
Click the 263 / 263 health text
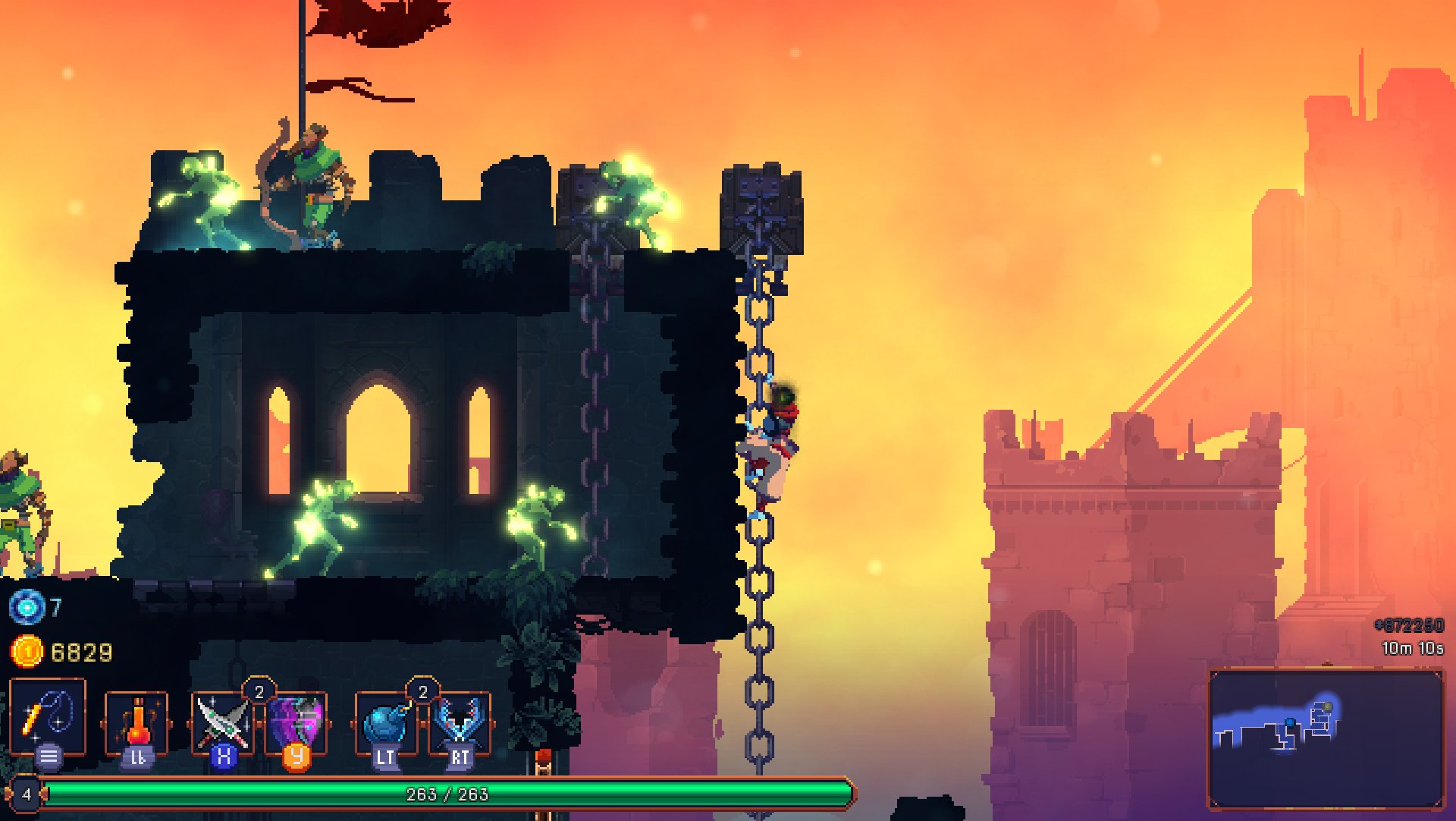[447, 794]
